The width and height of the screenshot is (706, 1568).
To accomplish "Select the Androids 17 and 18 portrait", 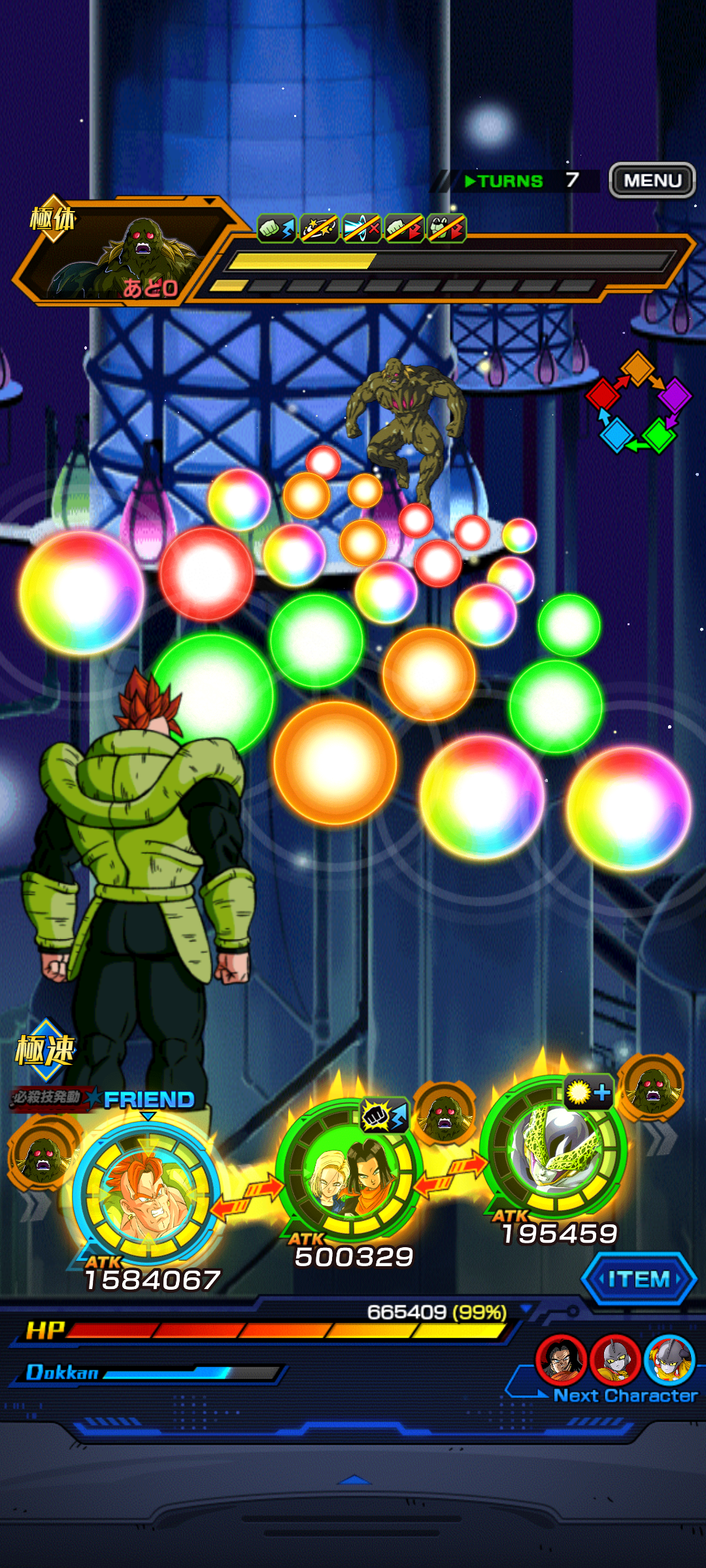I will tap(347, 1171).
